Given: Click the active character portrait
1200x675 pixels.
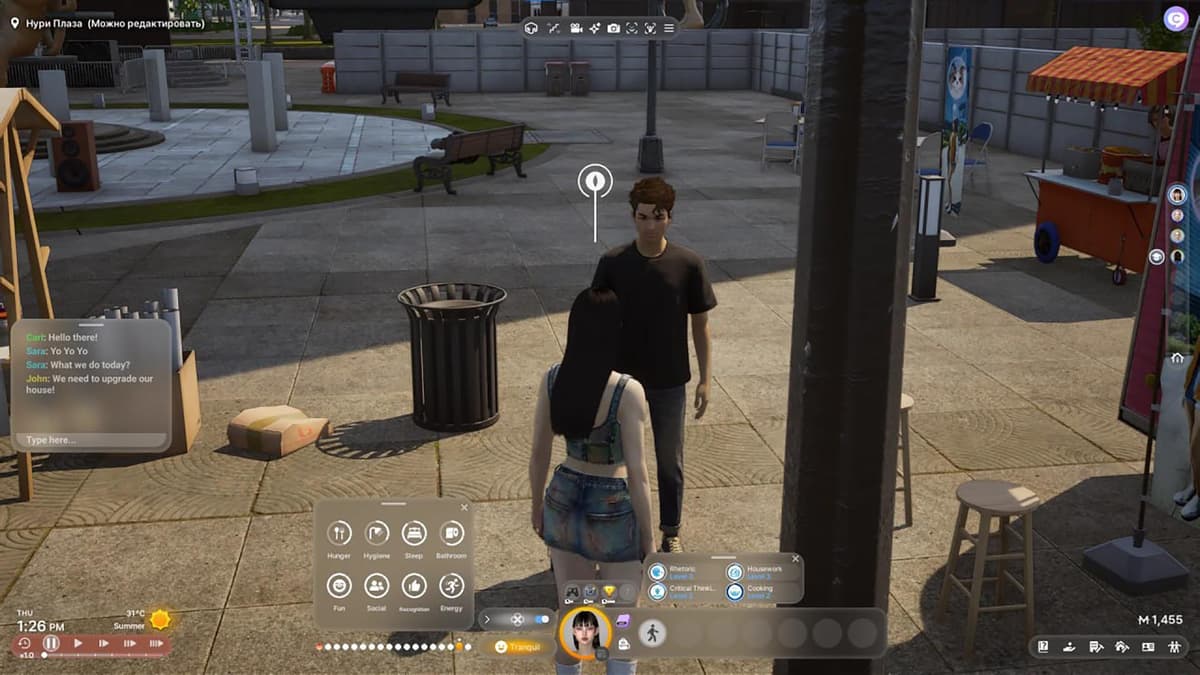Looking at the screenshot, I should point(585,633).
